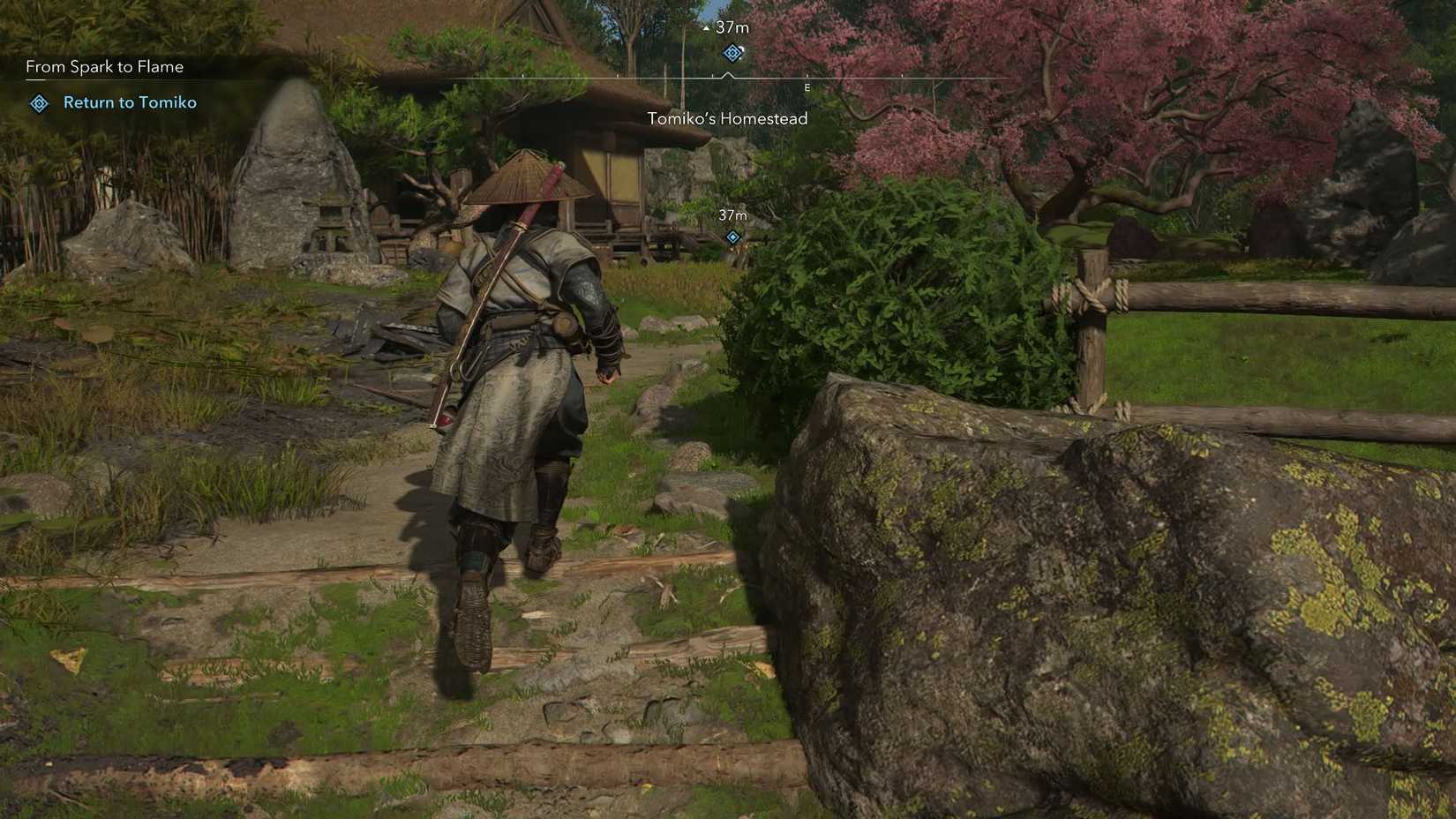Image resolution: width=1456 pixels, height=819 pixels.
Task: Click the Tomiko's Homestead location name
Action: [x=727, y=118]
